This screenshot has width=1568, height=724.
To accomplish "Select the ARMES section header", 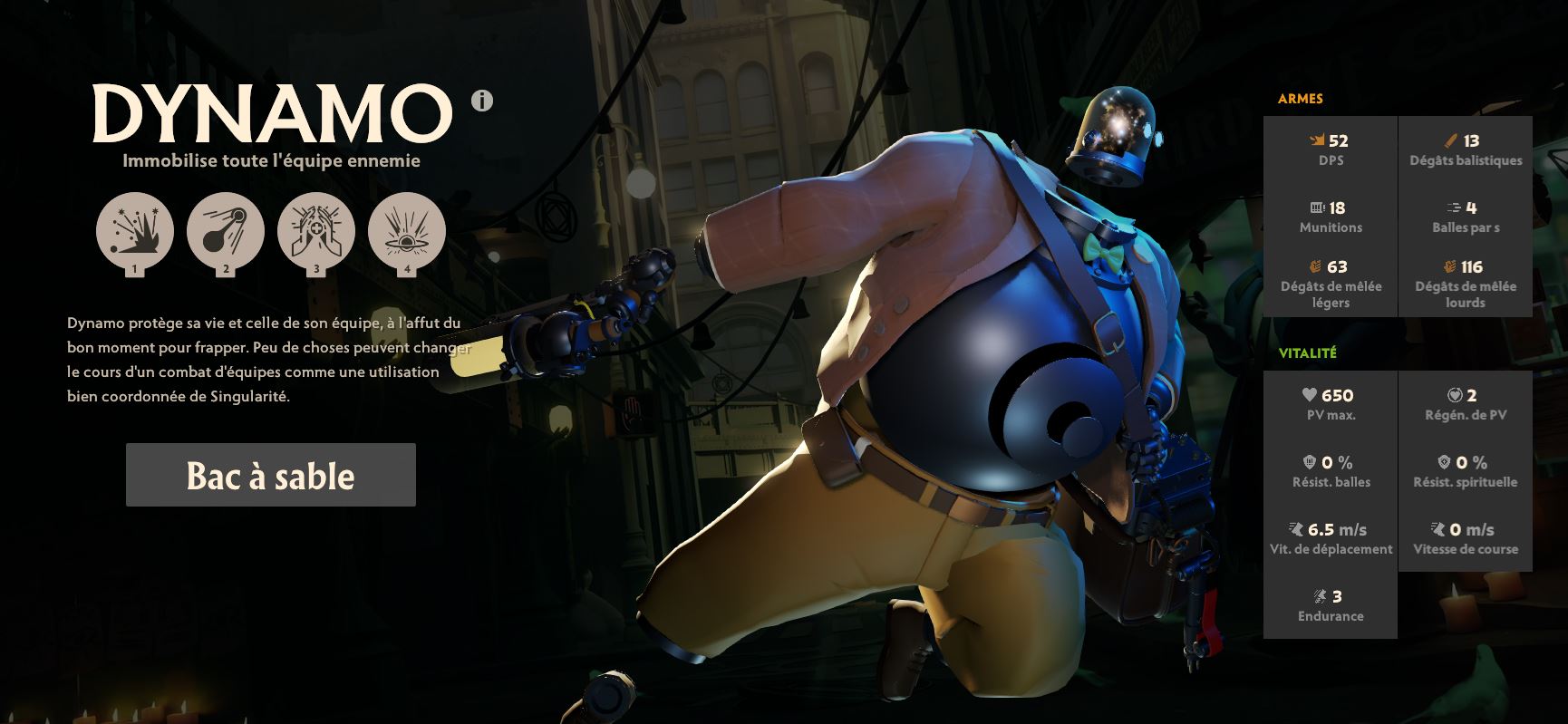I will [x=1300, y=99].
